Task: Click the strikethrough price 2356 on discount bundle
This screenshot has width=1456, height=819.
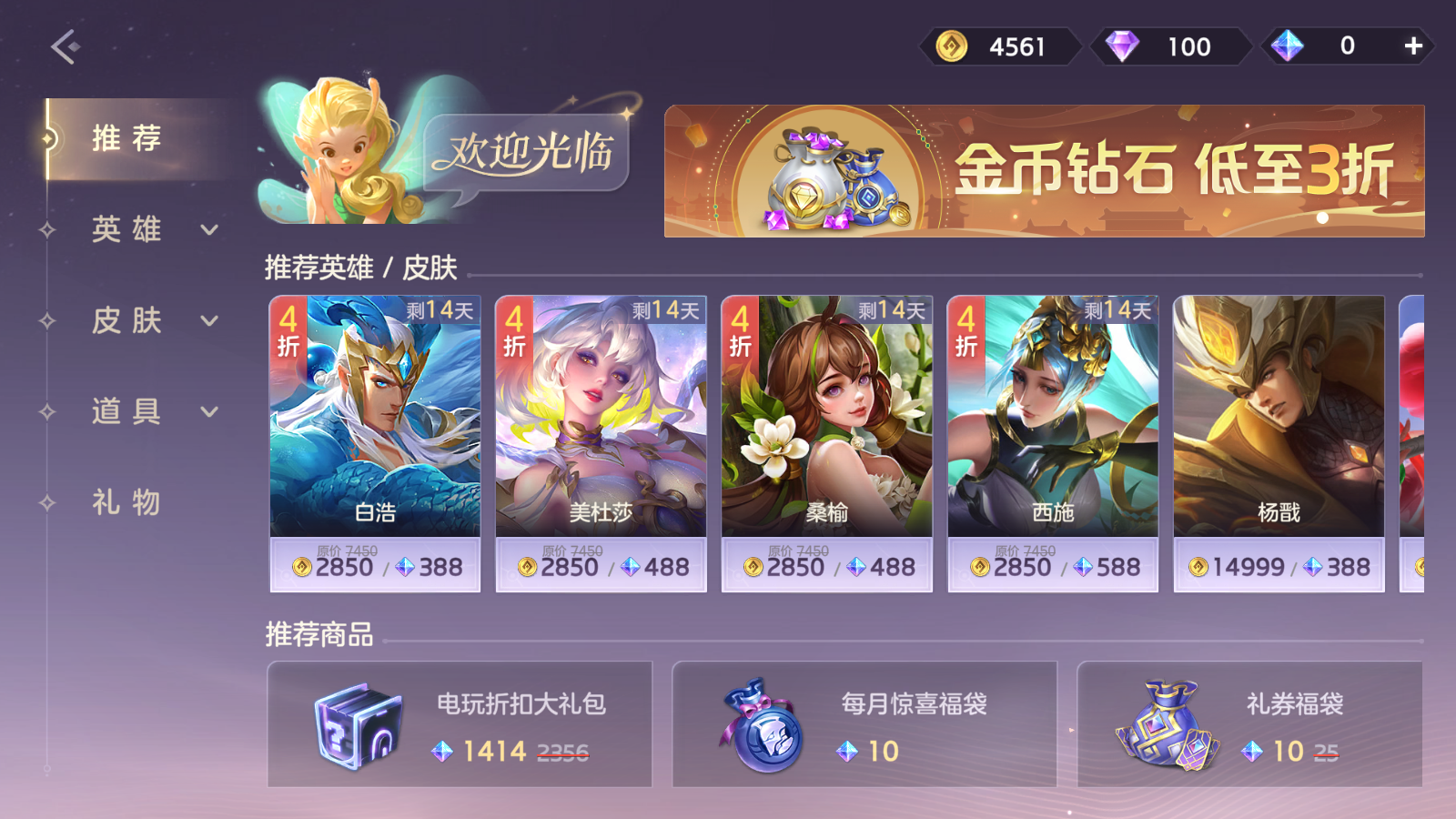Action: [x=564, y=752]
